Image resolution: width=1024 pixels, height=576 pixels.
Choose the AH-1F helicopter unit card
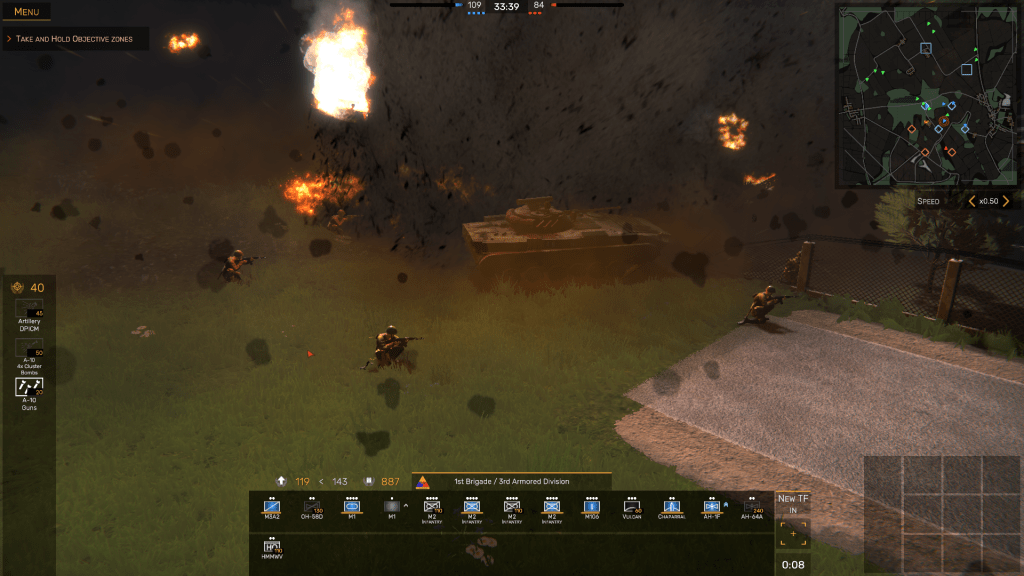click(711, 509)
